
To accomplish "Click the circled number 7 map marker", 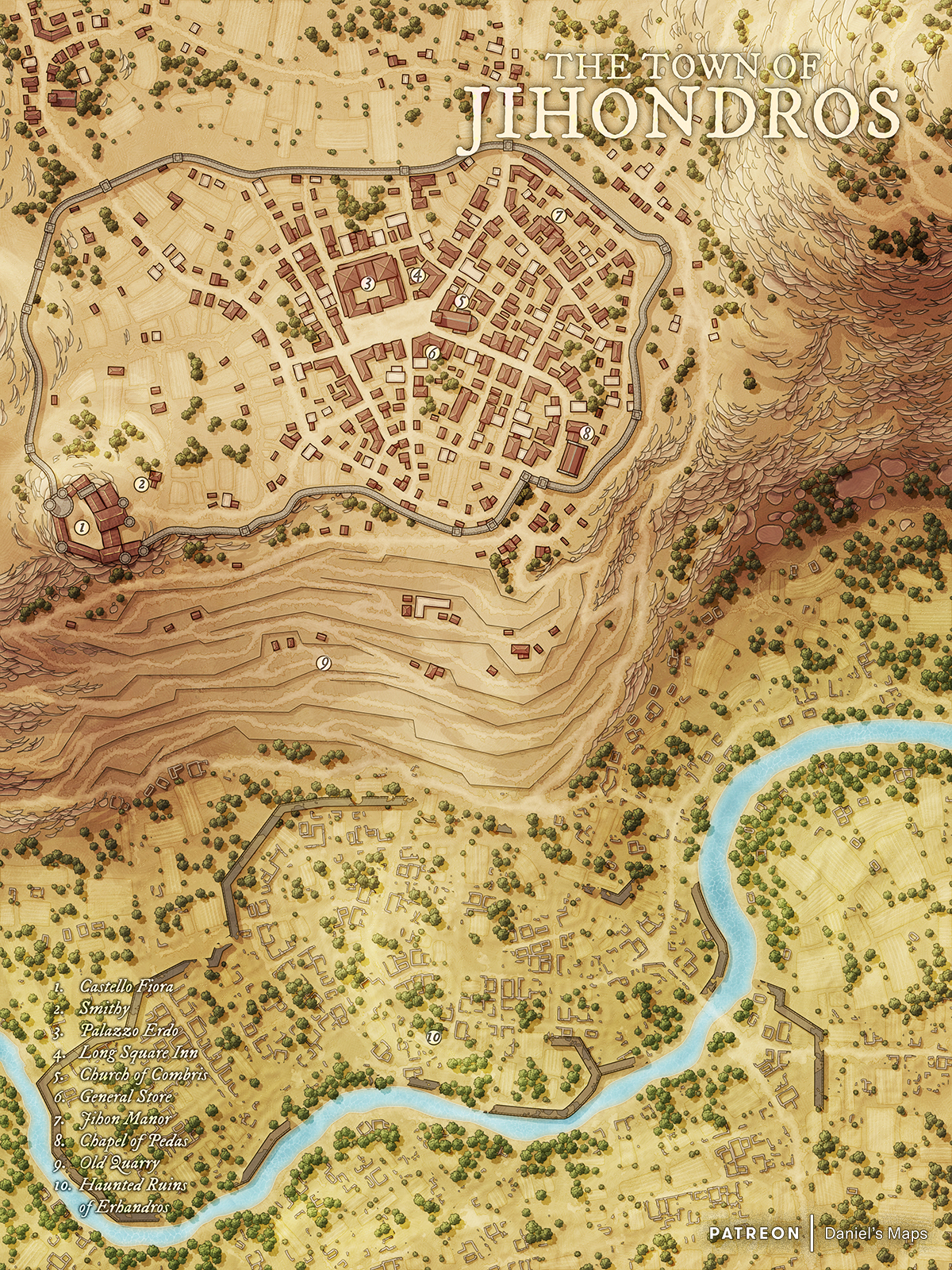I will pos(558,215).
